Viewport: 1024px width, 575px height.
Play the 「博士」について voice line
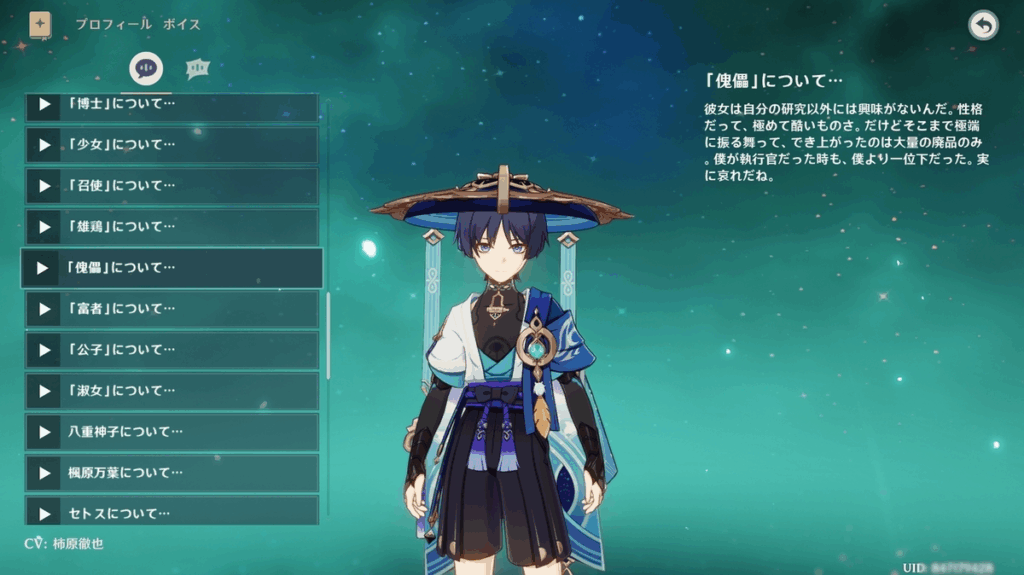170,104
